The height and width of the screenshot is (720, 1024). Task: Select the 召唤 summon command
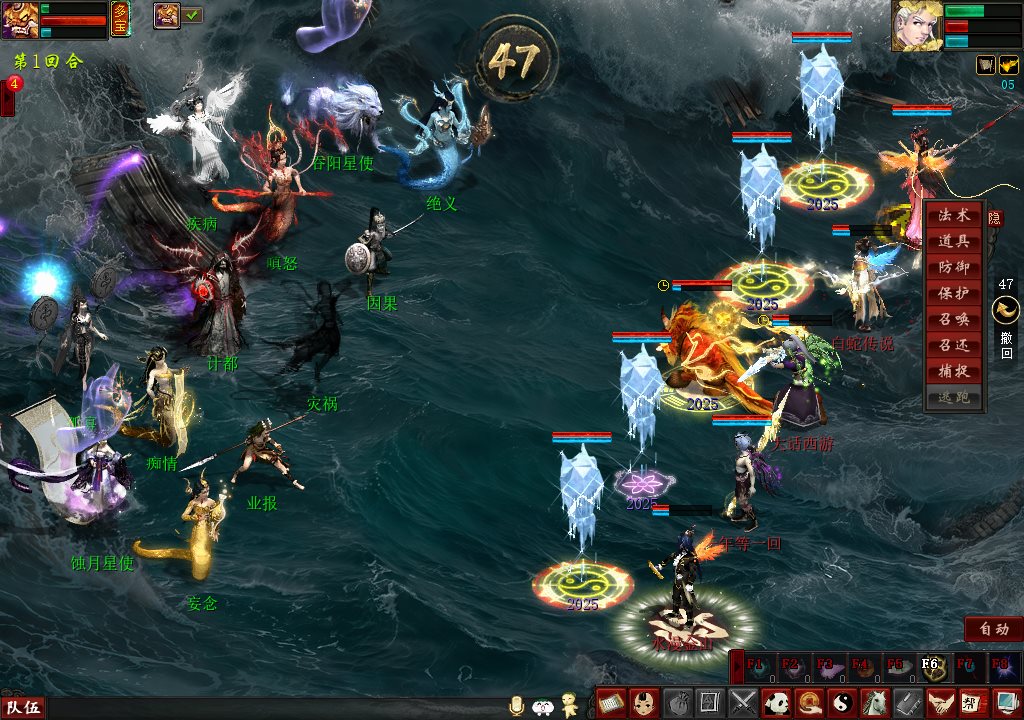coord(954,320)
